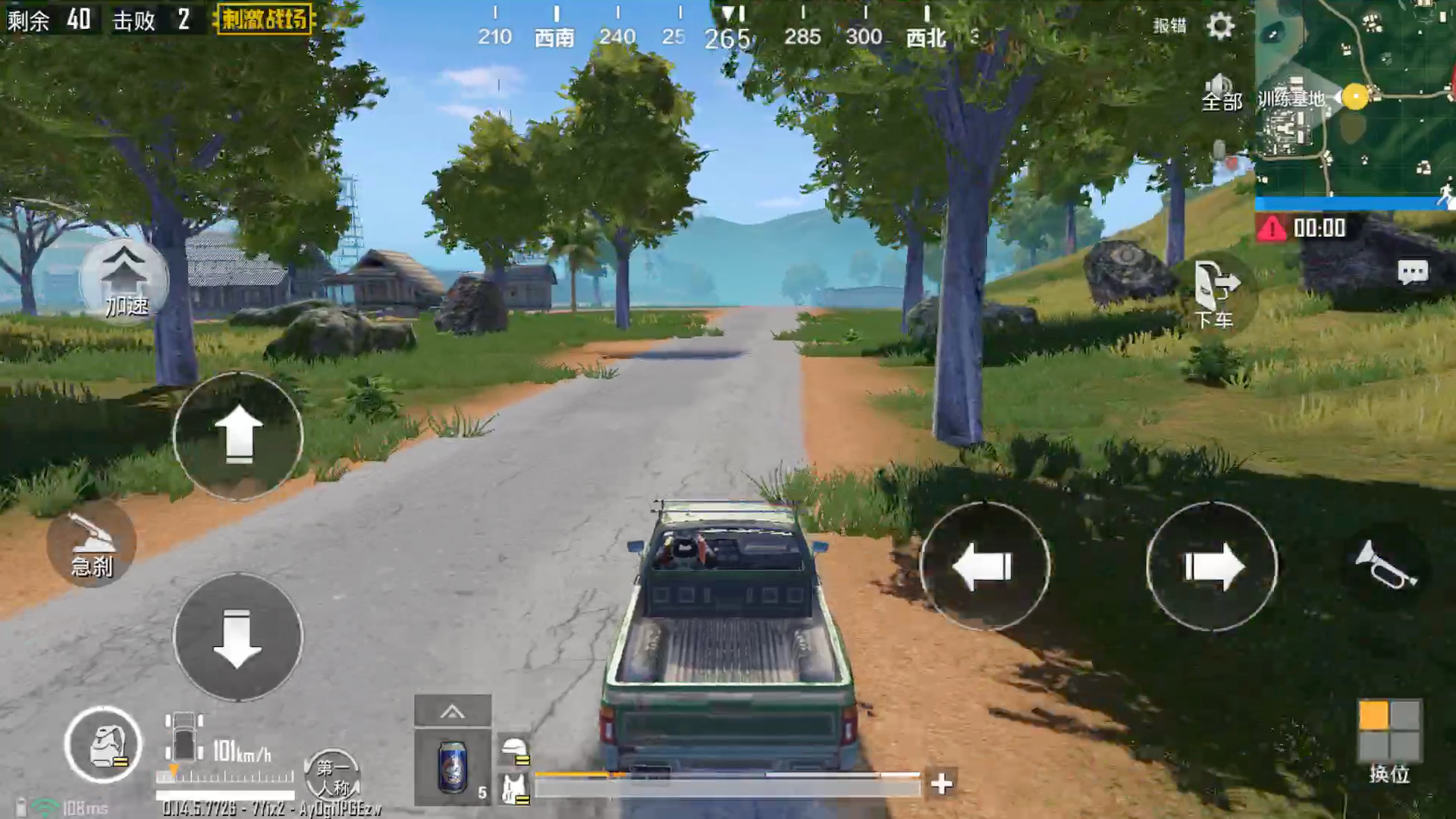The width and height of the screenshot is (1456, 819).
Task: Switch seats with 换位 button
Action: click(1389, 739)
